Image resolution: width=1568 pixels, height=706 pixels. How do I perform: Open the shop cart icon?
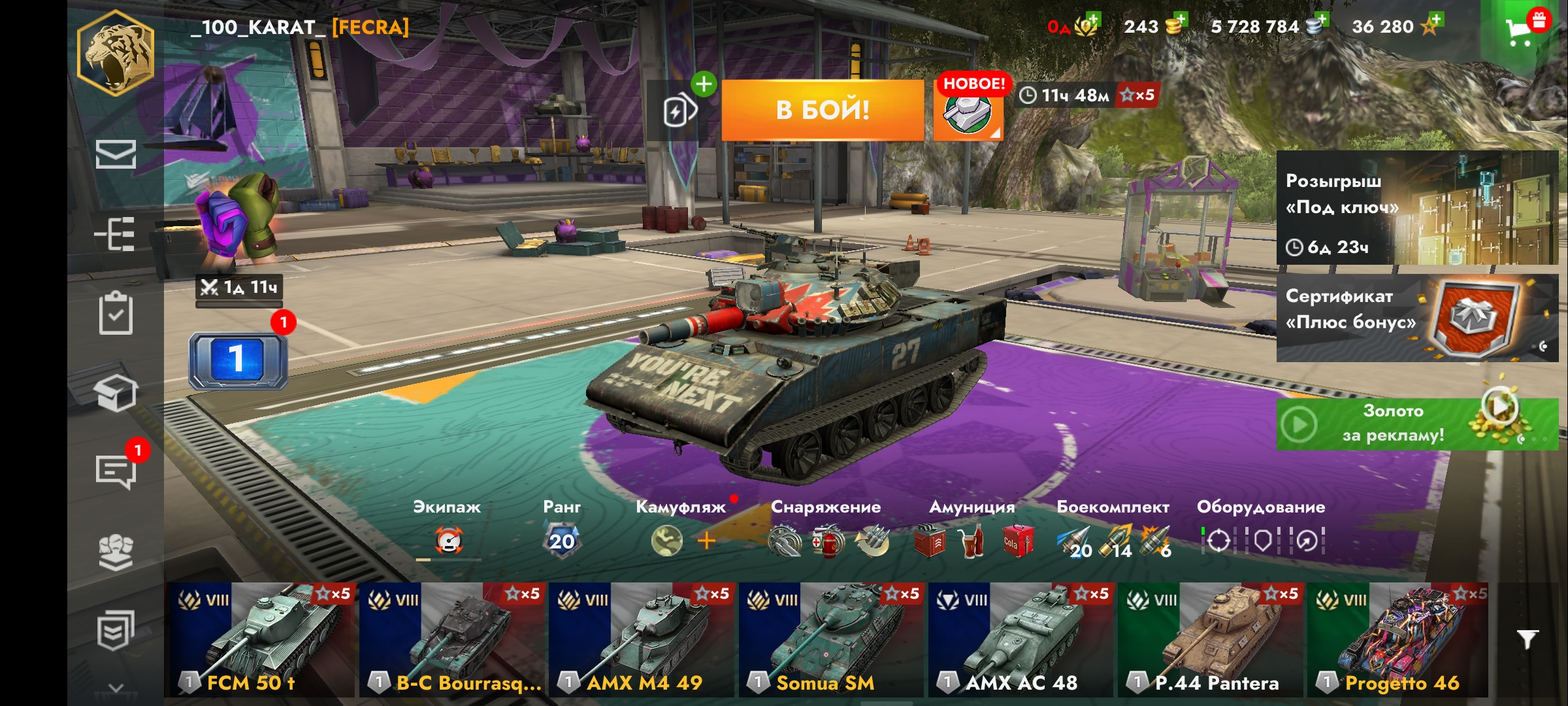click(1520, 29)
